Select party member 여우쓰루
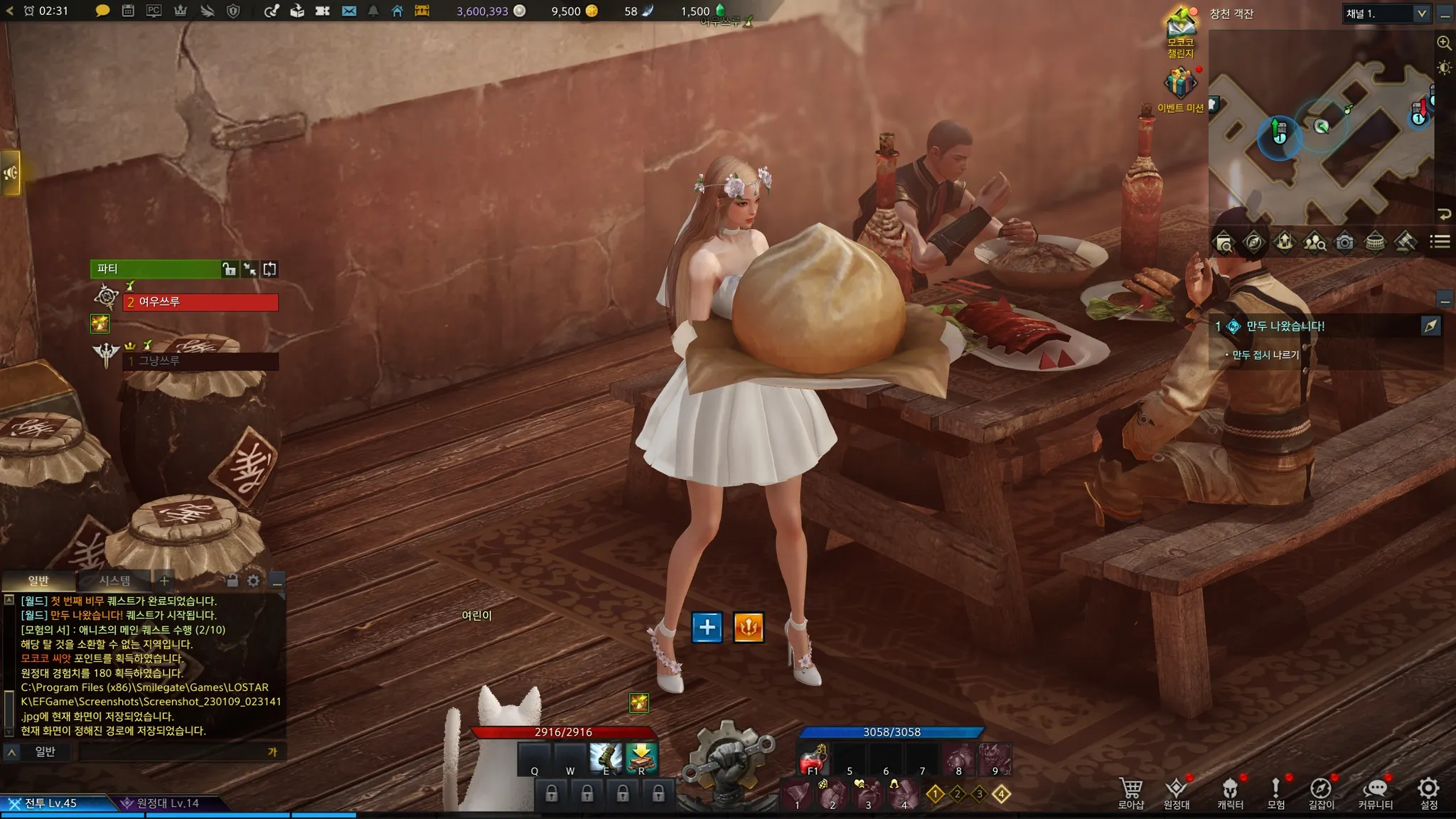 click(x=200, y=302)
